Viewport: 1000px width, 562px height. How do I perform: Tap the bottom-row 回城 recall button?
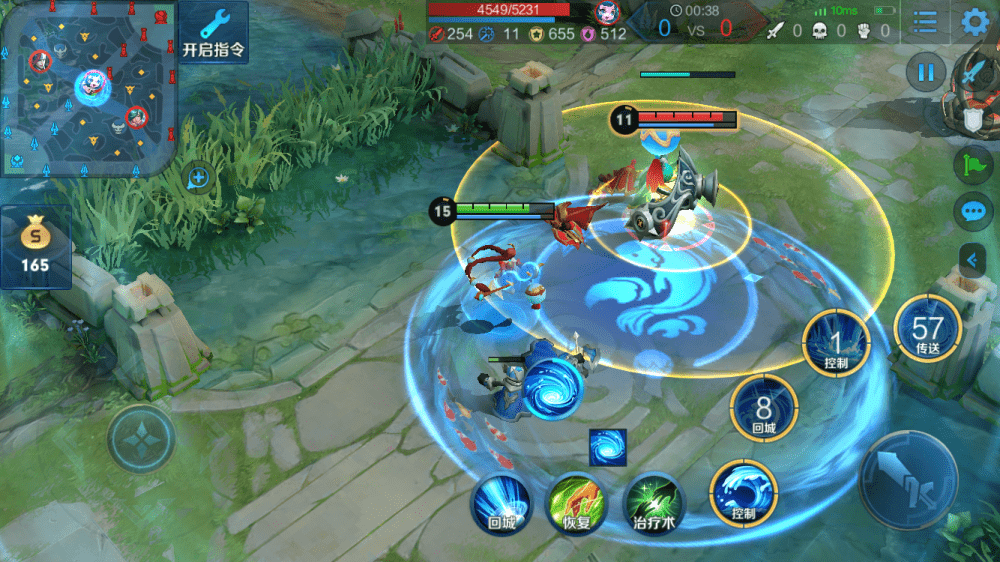coord(501,501)
